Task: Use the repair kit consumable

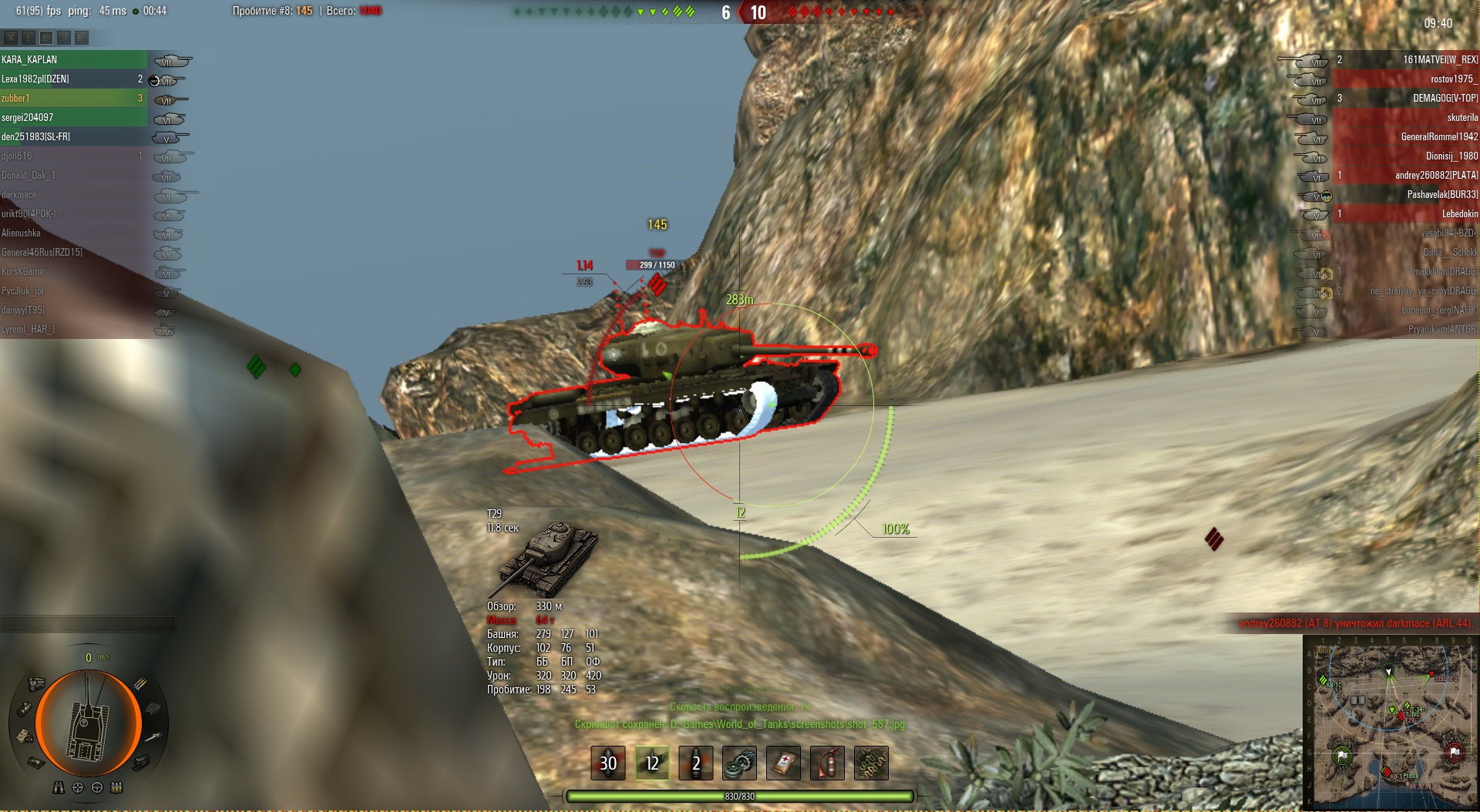Action: pyautogui.click(x=740, y=763)
